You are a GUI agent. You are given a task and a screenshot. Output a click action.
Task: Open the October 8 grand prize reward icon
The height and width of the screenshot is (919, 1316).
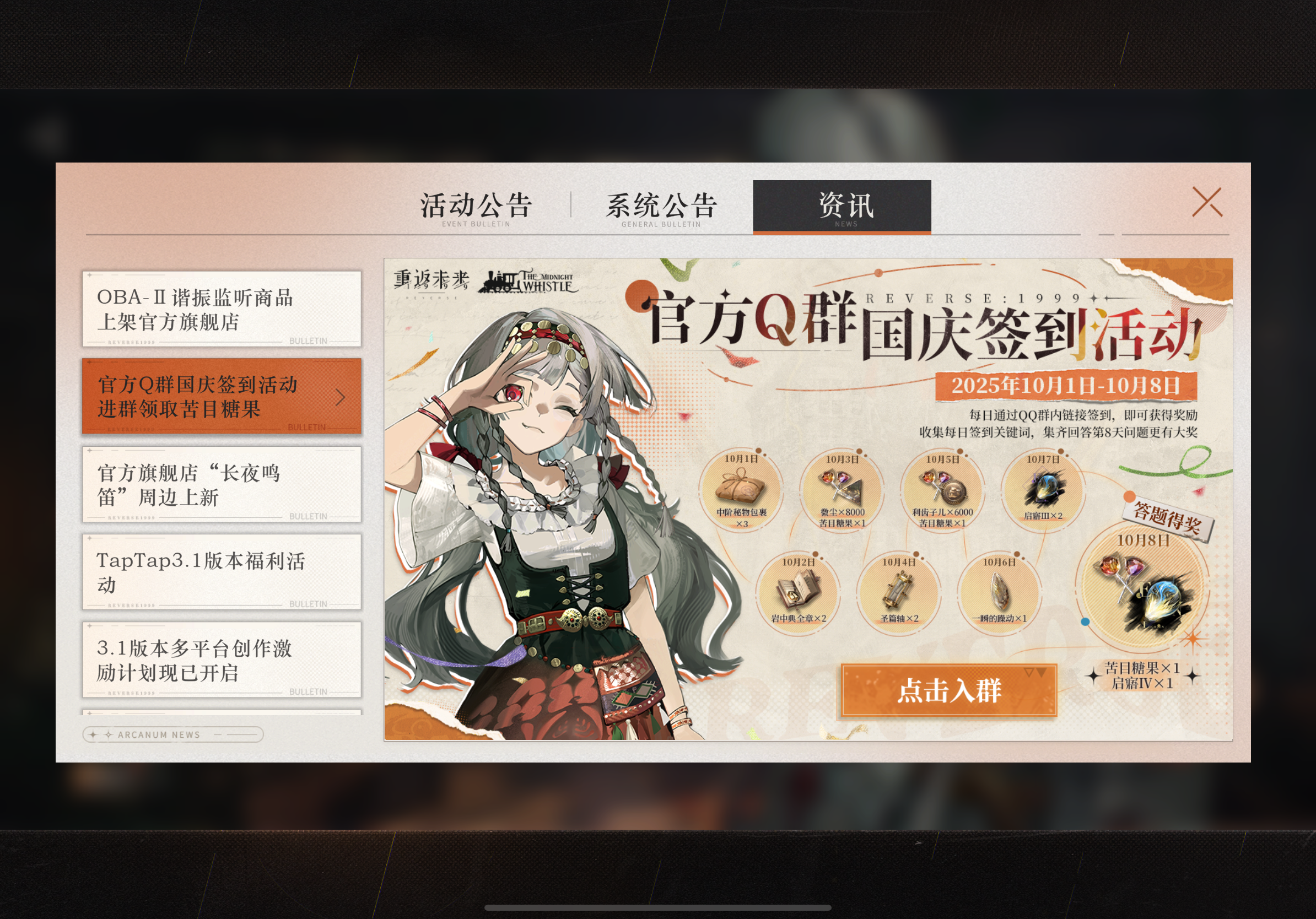coord(1147,591)
